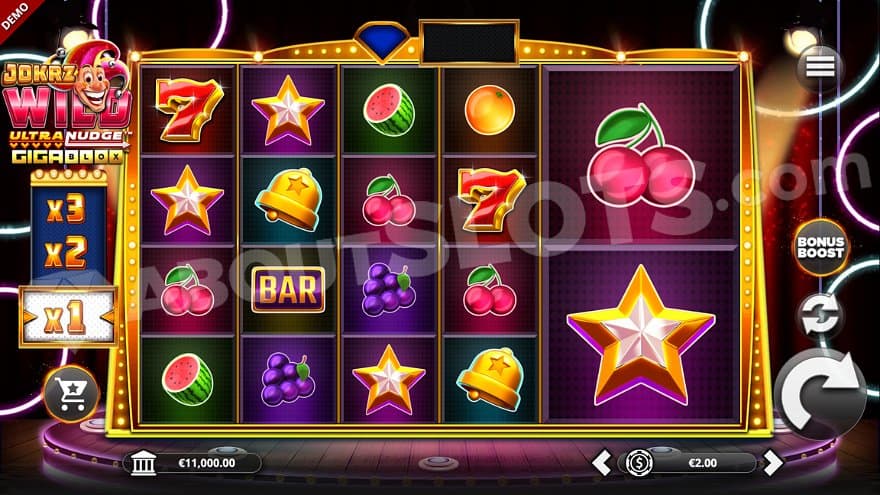Spin the reels with the large arrow
Screen dimensions: 880x495
click(820, 393)
